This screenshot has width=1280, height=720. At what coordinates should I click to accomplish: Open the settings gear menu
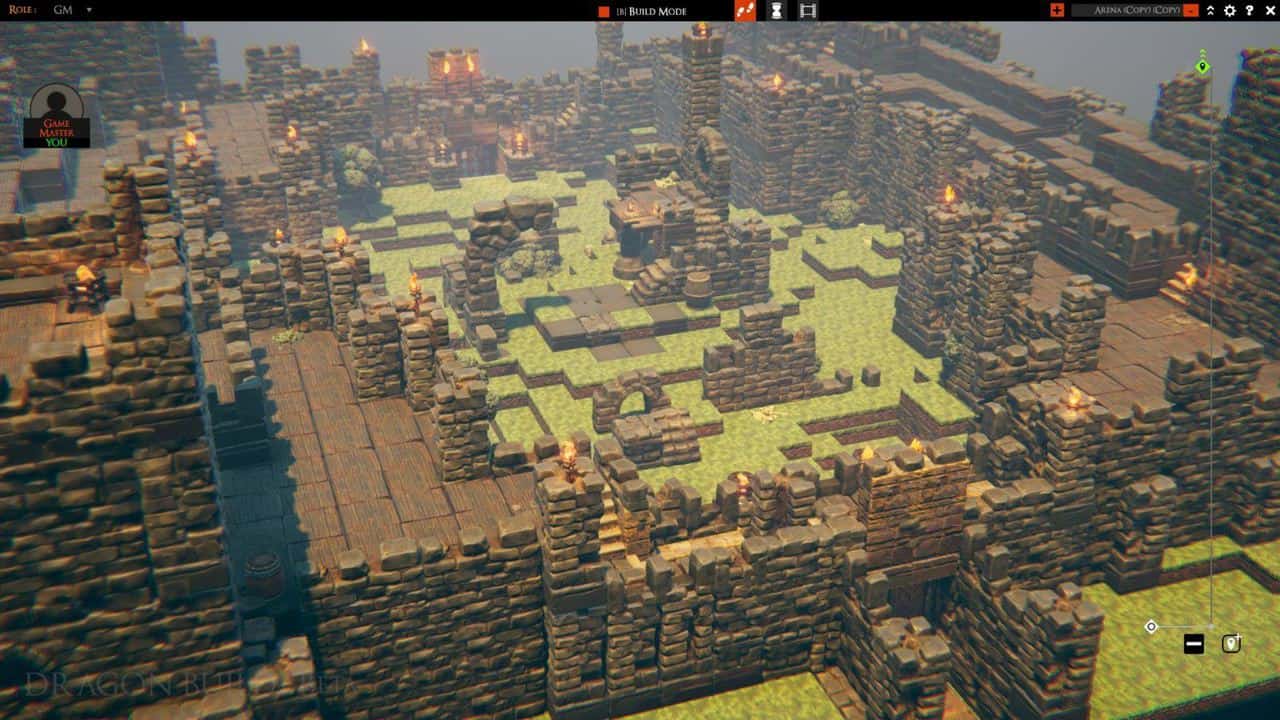click(1230, 11)
